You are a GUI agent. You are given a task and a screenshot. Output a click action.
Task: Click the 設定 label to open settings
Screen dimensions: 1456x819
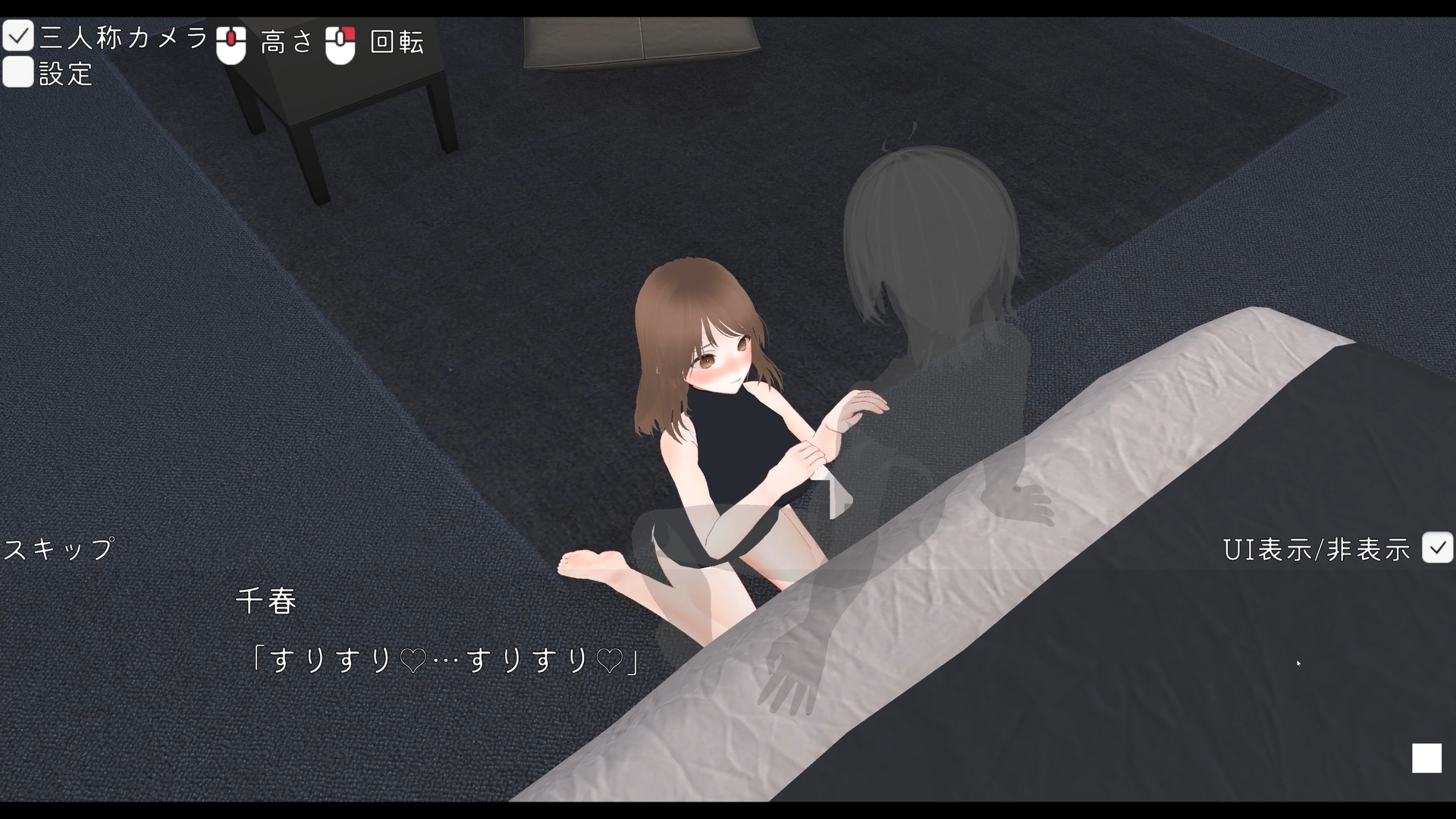tap(66, 74)
